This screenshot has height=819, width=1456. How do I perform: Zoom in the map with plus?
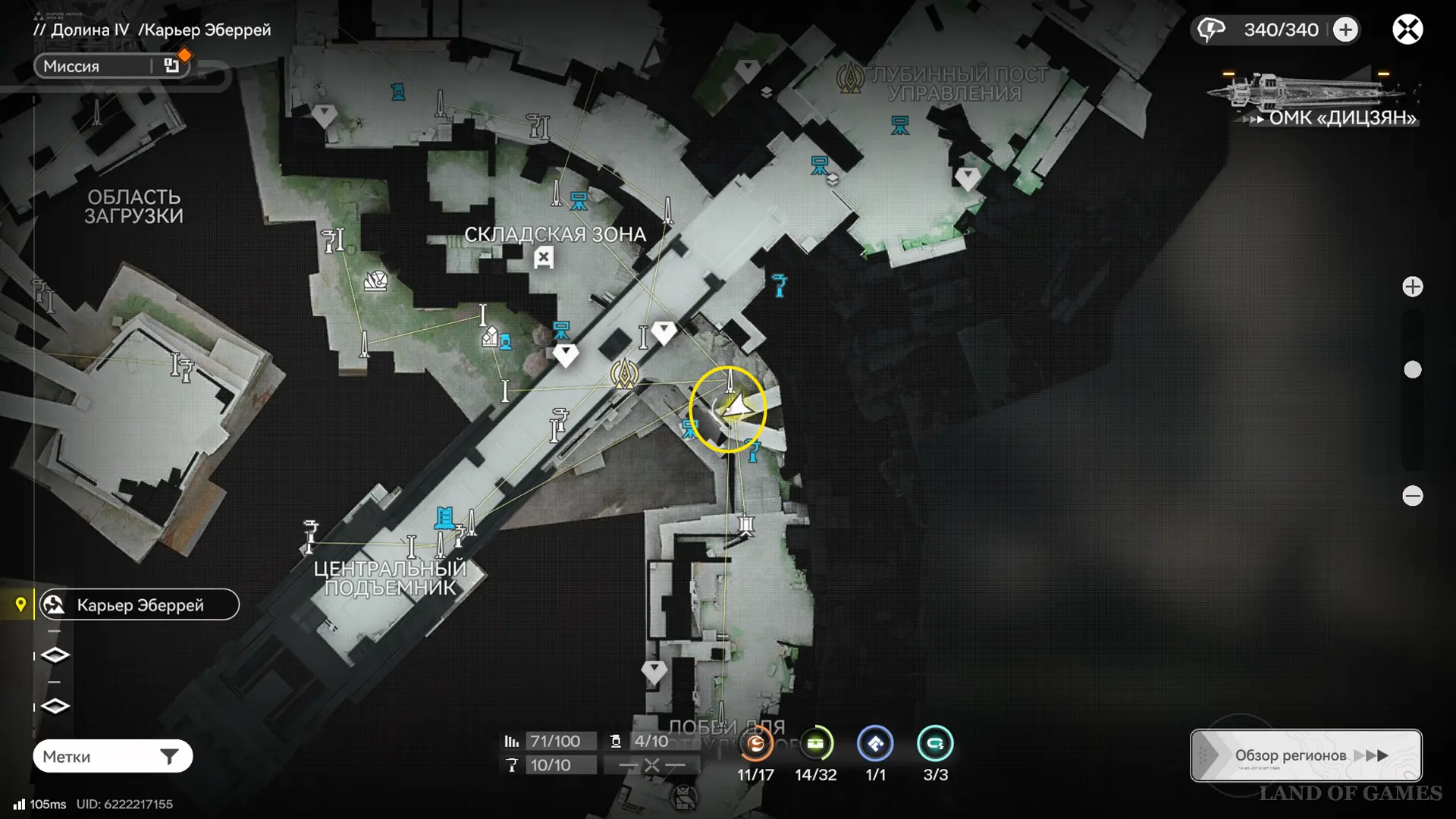tap(1413, 287)
